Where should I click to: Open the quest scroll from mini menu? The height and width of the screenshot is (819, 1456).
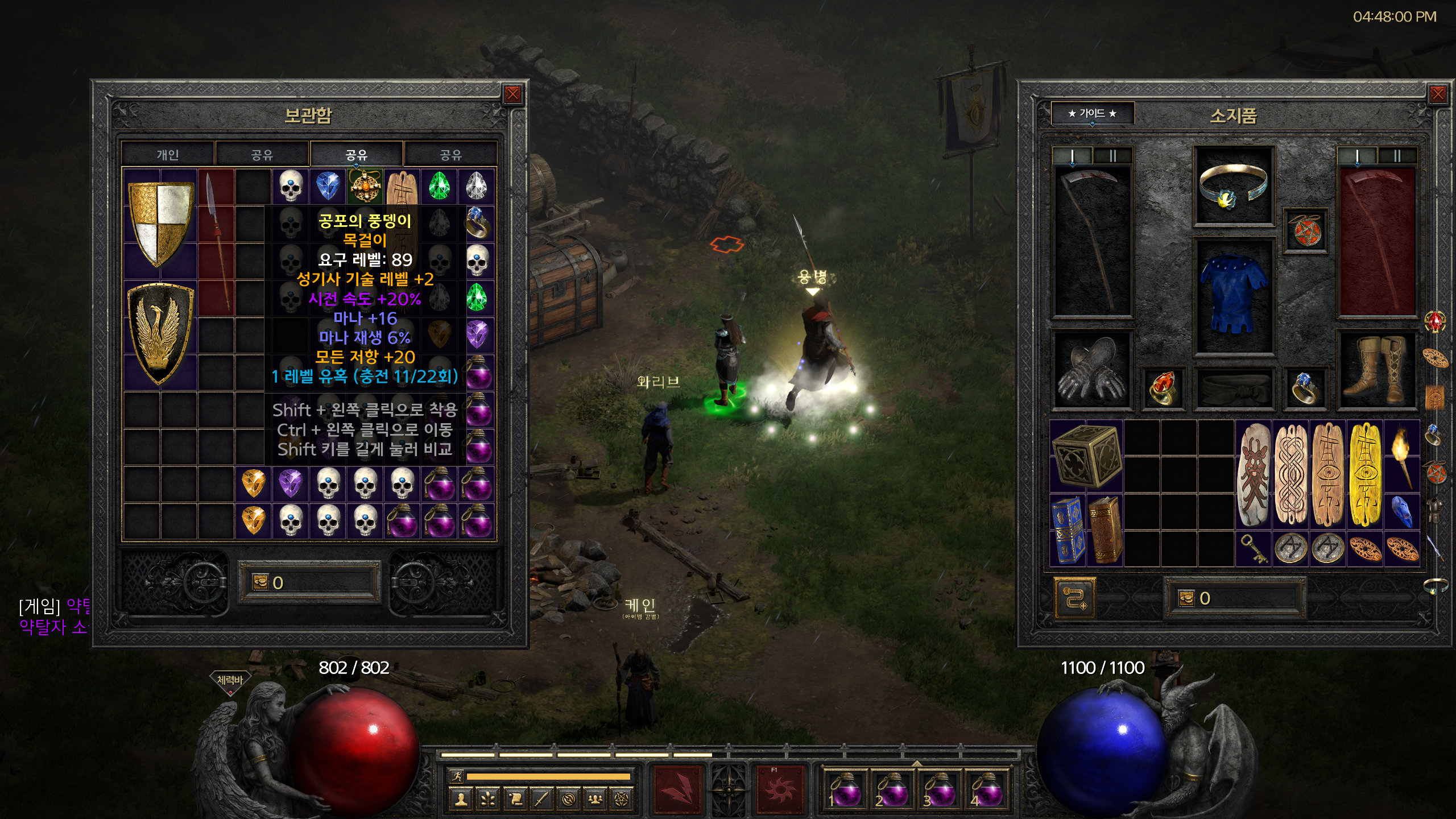[x=515, y=800]
